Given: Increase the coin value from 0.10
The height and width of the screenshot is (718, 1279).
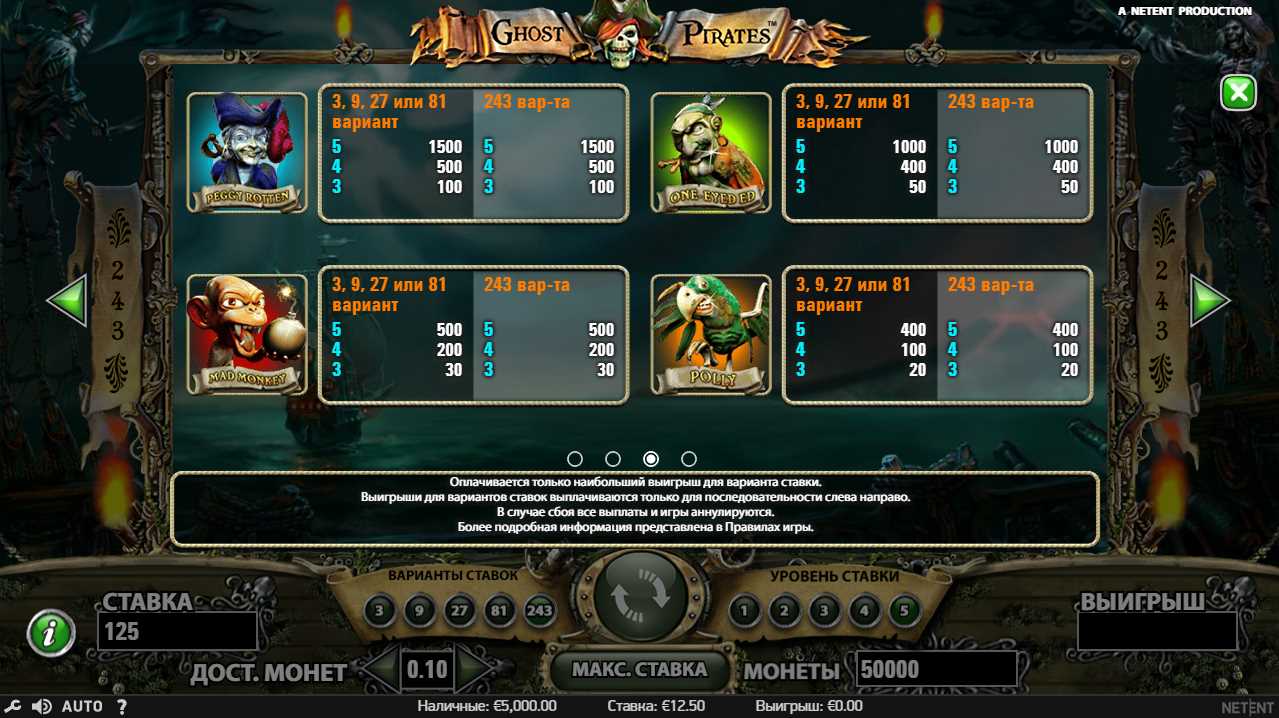Looking at the screenshot, I should tap(474, 669).
